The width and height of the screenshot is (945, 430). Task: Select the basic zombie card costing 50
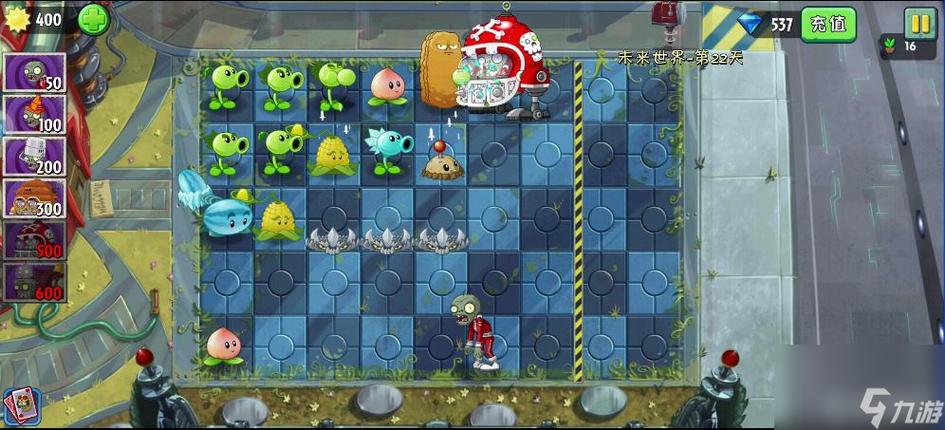pyautogui.click(x=35, y=72)
